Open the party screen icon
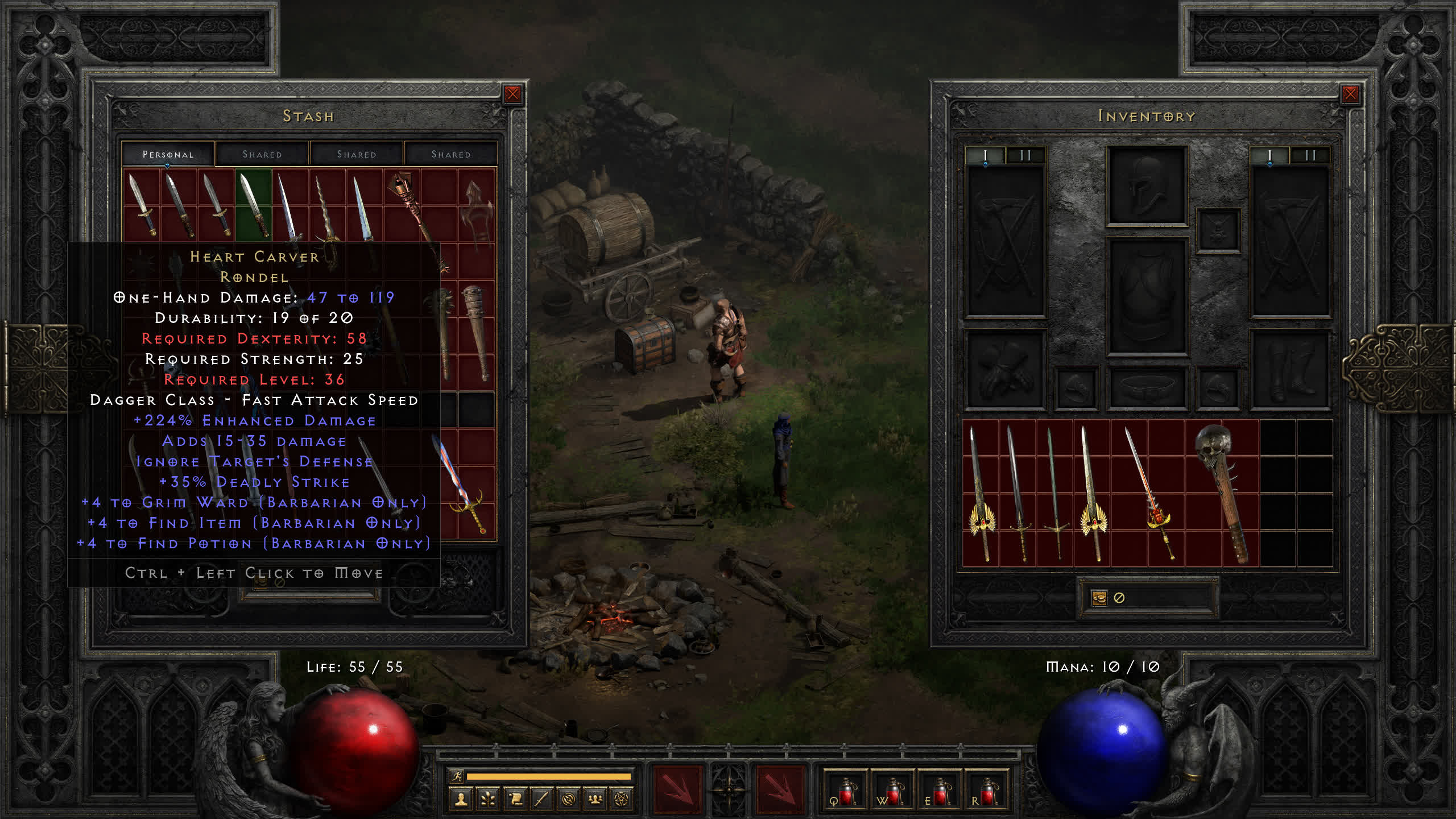This screenshot has height=819, width=1456. coord(595,800)
